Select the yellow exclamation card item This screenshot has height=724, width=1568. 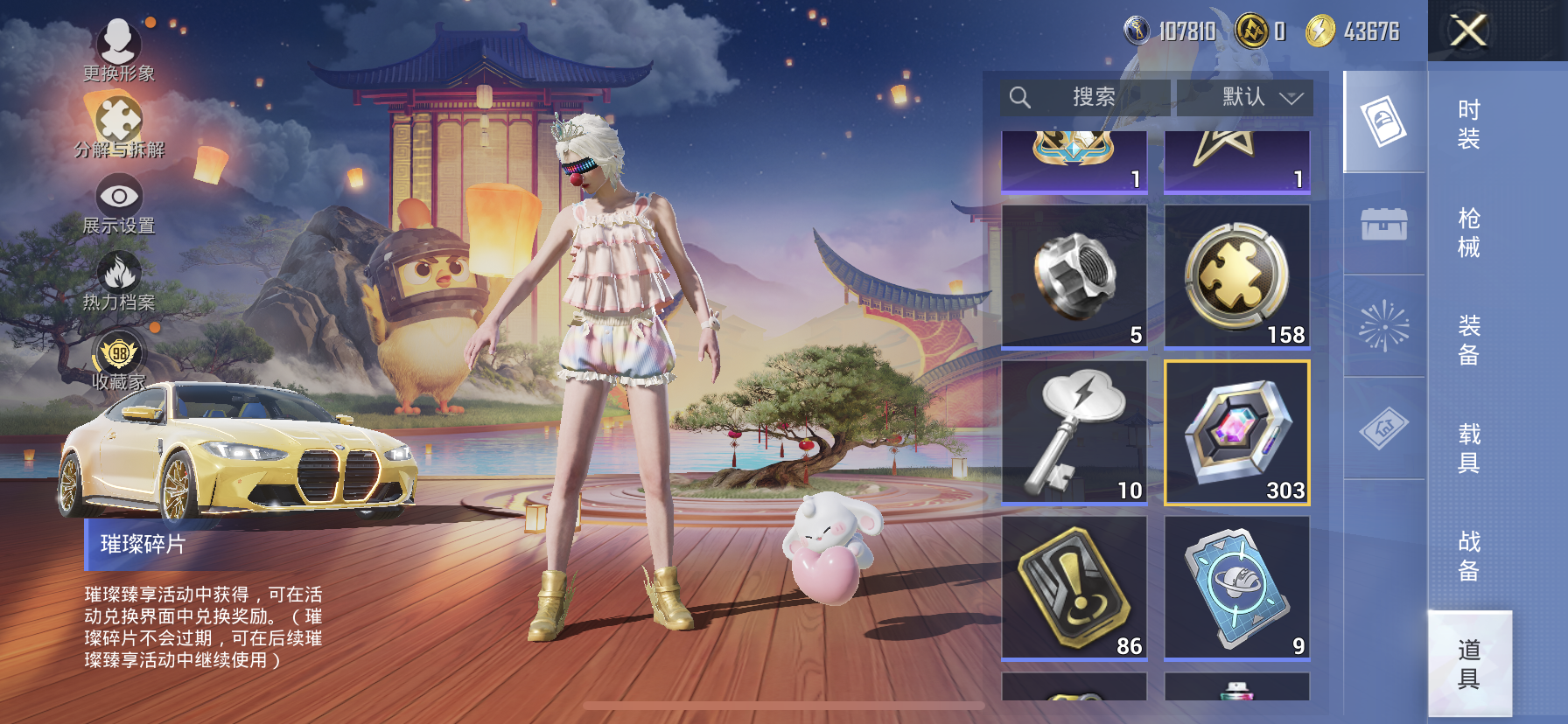click(x=1074, y=588)
